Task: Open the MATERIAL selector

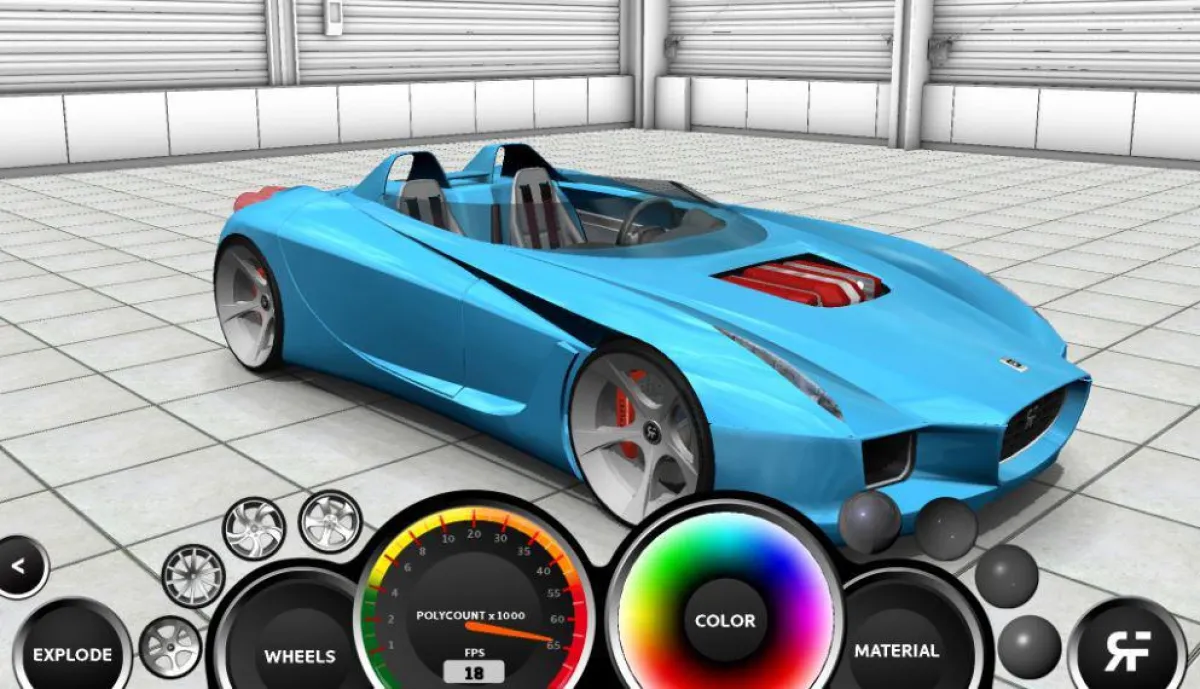Action: pos(897,651)
